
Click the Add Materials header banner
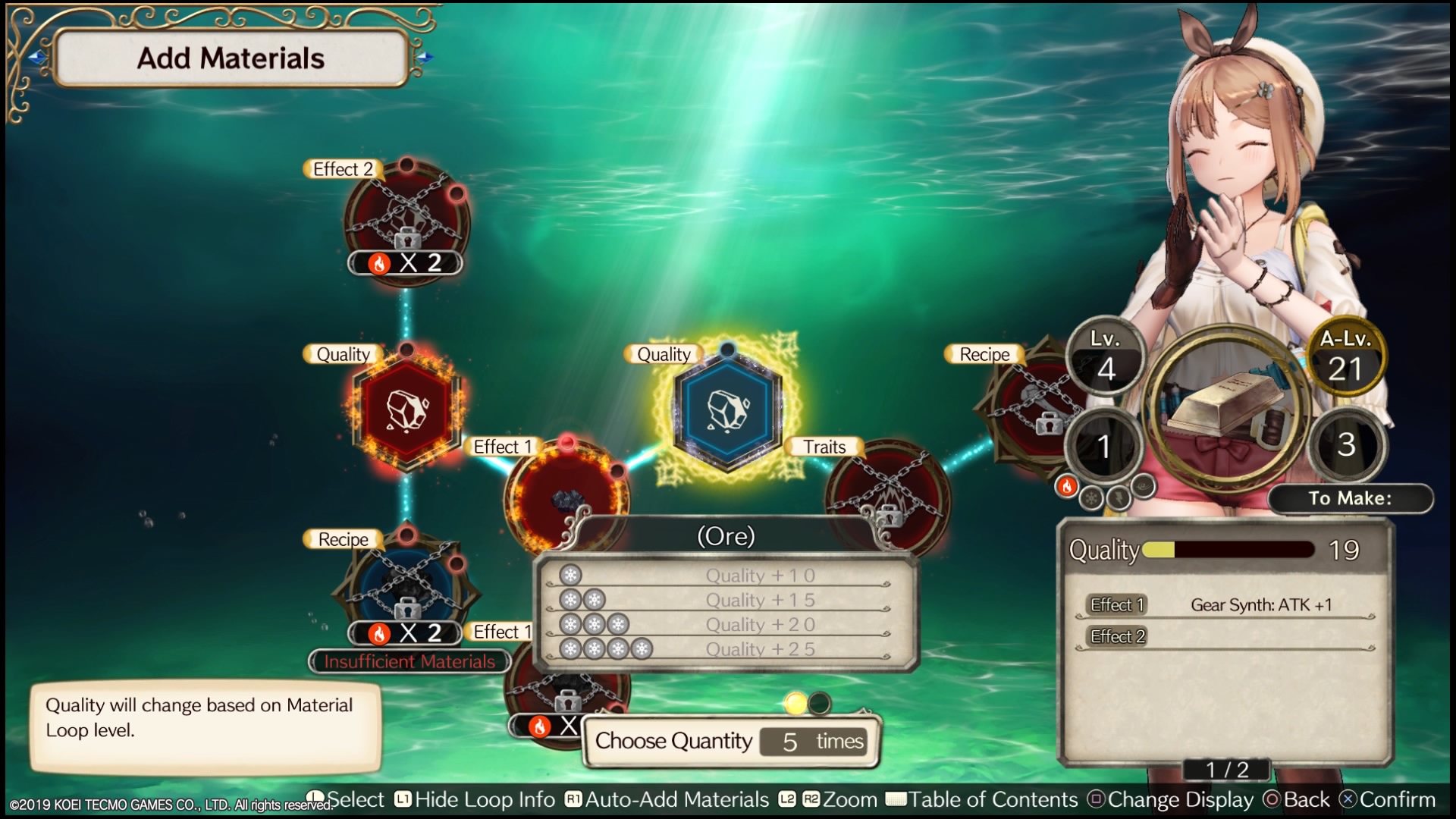231,58
